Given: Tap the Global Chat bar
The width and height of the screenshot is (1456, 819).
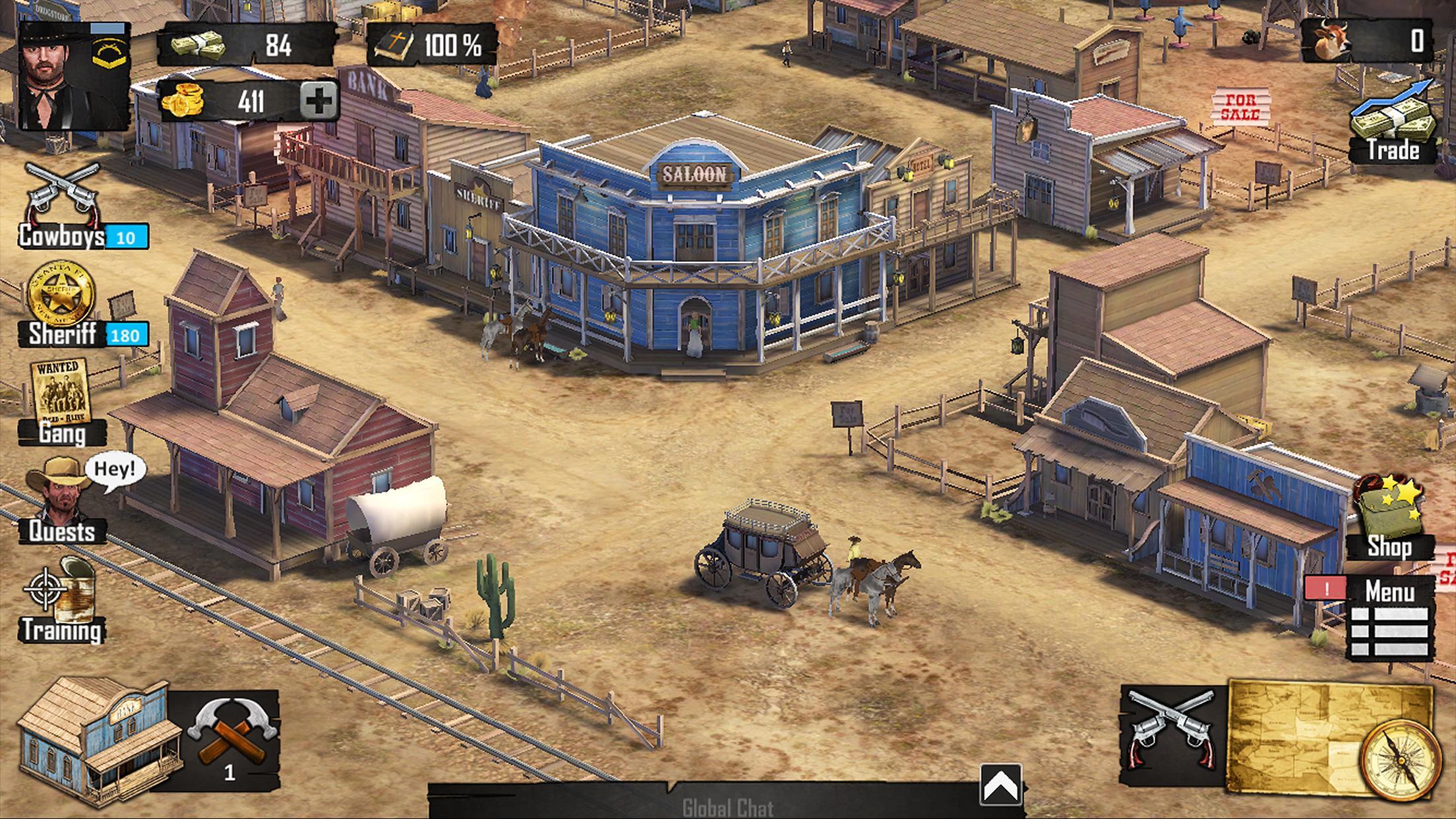Looking at the screenshot, I should [728, 808].
